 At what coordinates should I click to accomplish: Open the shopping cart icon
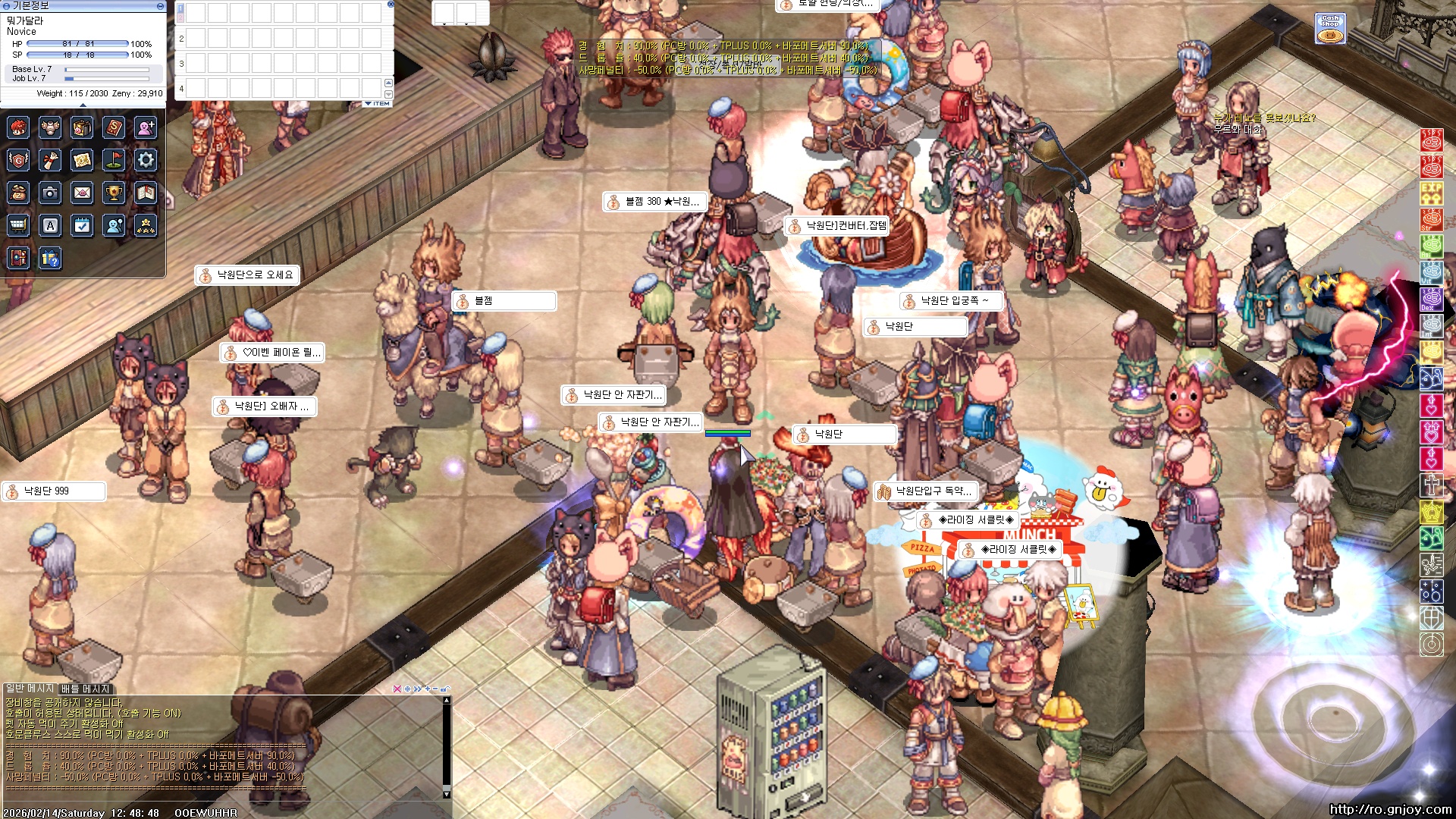[18, 225]
